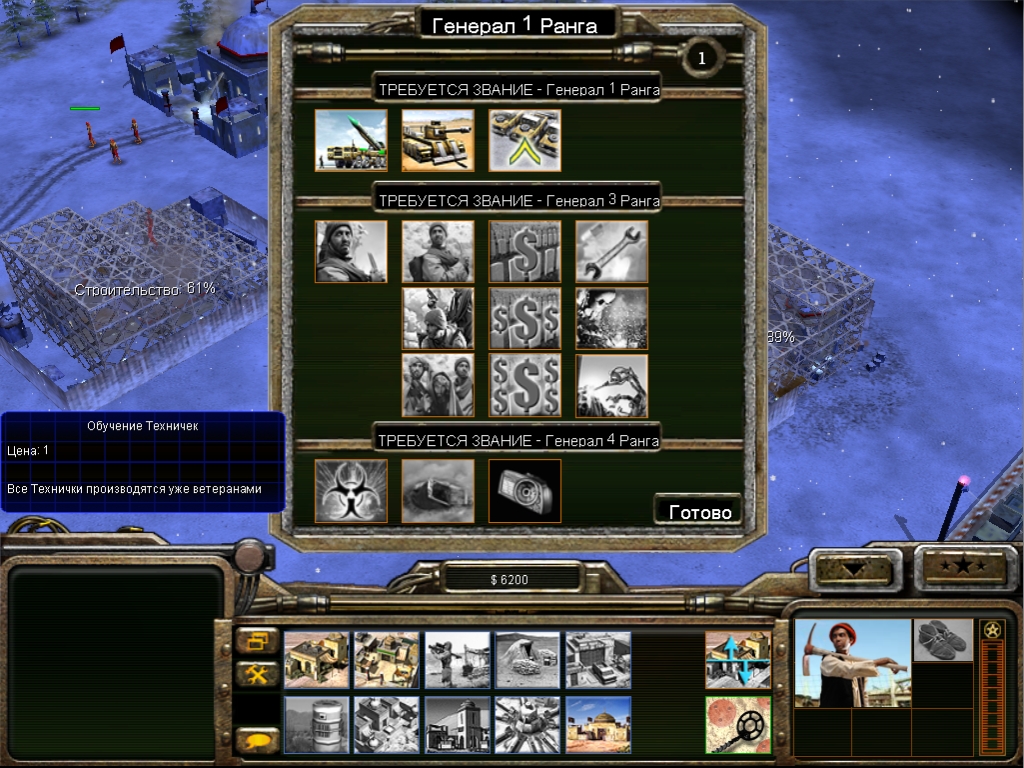The height and width of the screenshot is (768, 1024).
Task: Pick the technical training chevron power
Action: pos(525,140)
